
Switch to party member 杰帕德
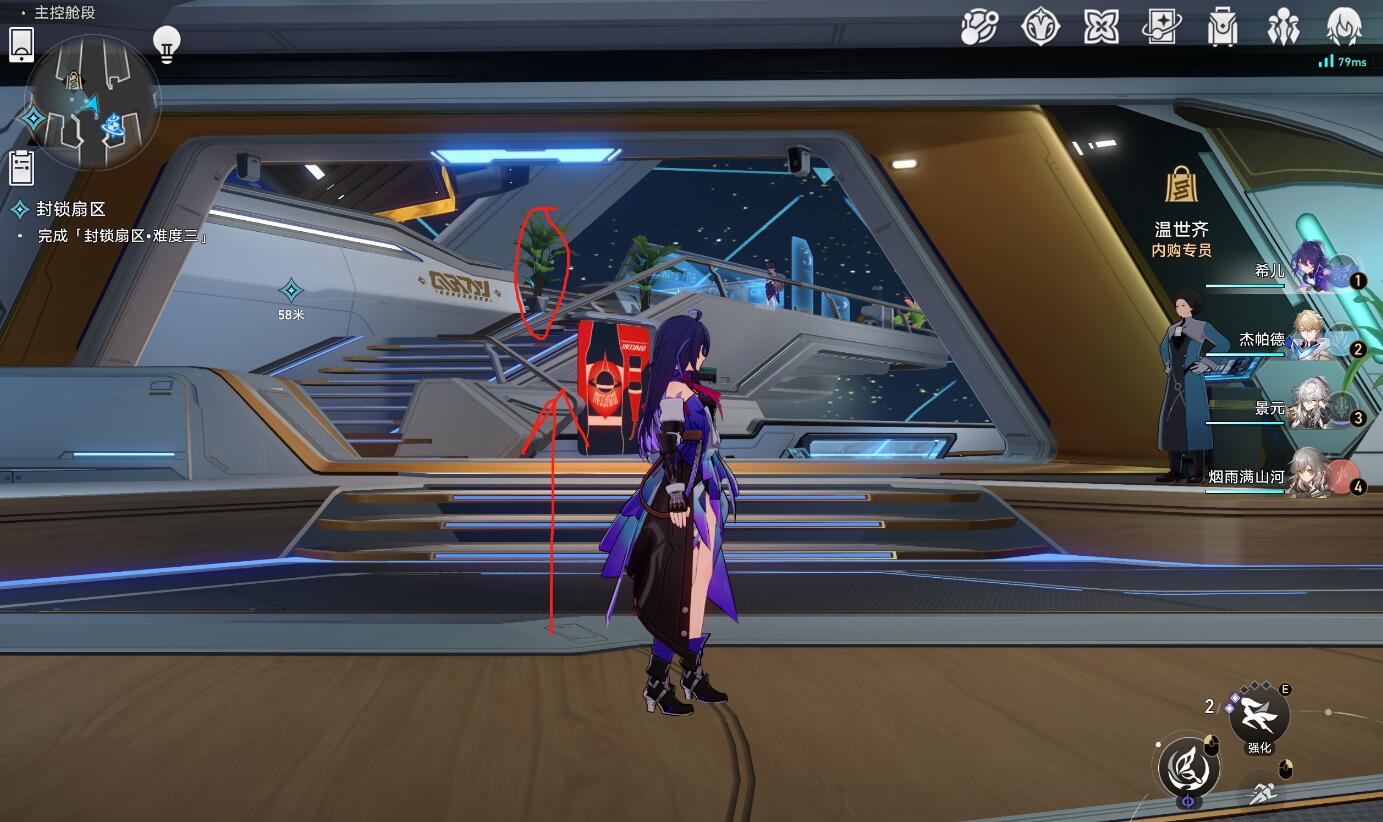point(1312,337)
